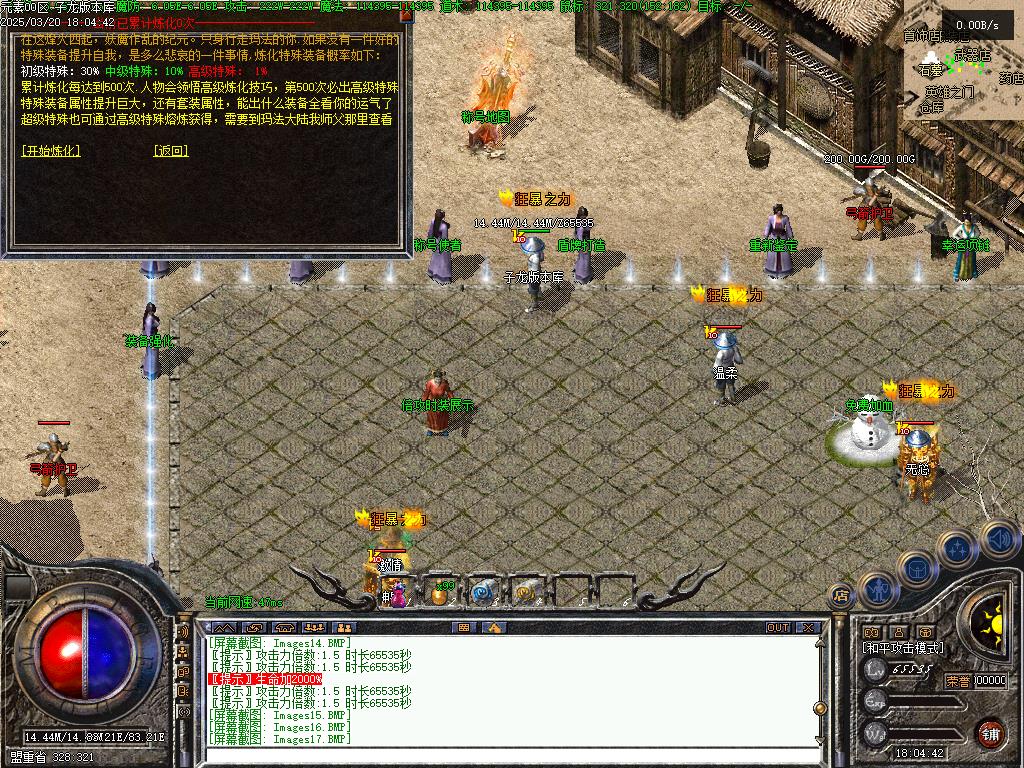1024x768 pixels.
Task: Select the golden pouch x99 hotbar slot
Action: 440,593
